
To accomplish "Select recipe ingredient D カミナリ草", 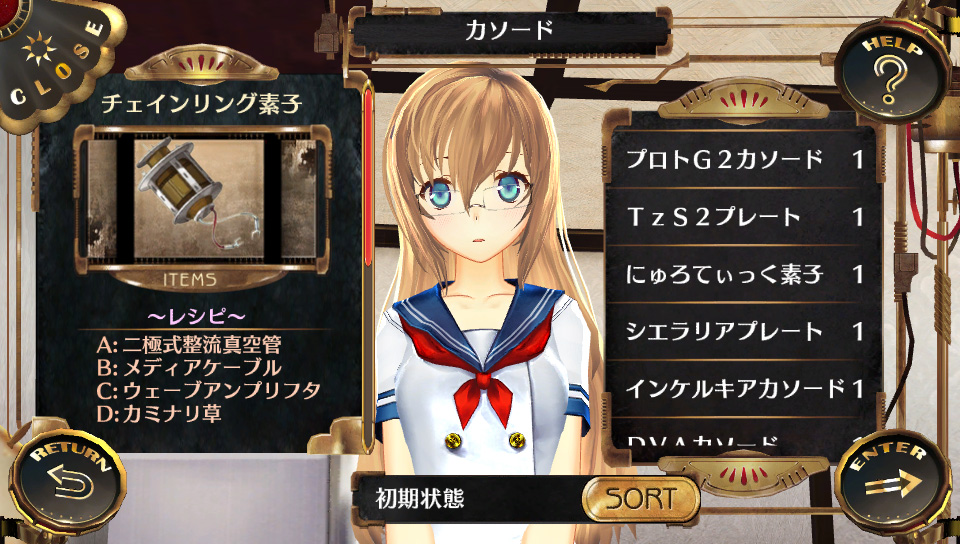I will [x=159, y=411].
